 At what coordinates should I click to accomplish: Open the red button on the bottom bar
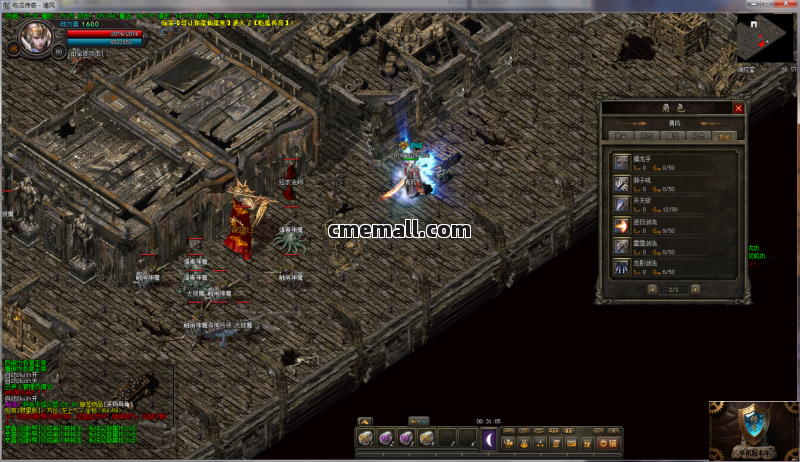click(606, 443)
